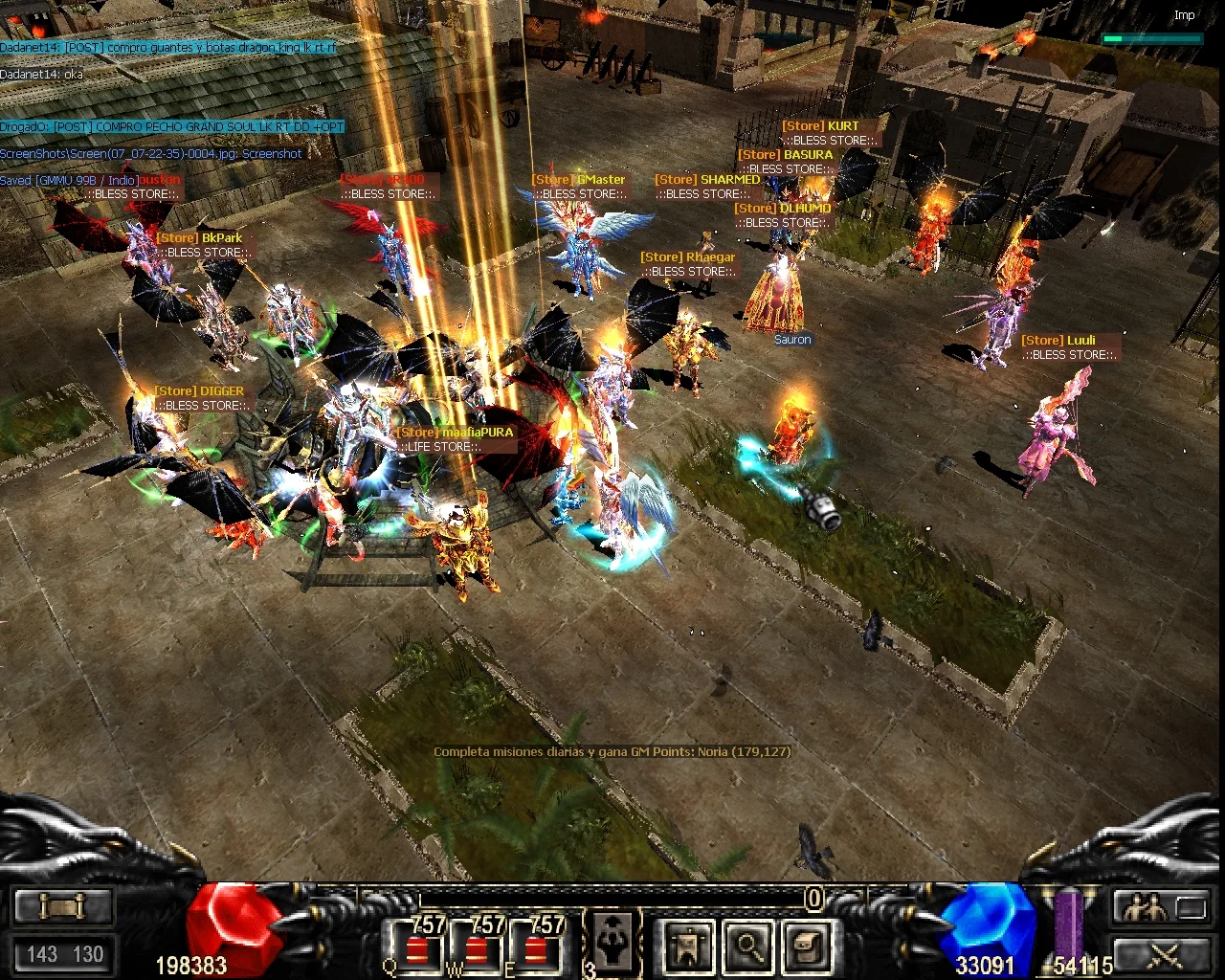
Task: Open KURT's Bless store label
Action: [x=829, y=141]
